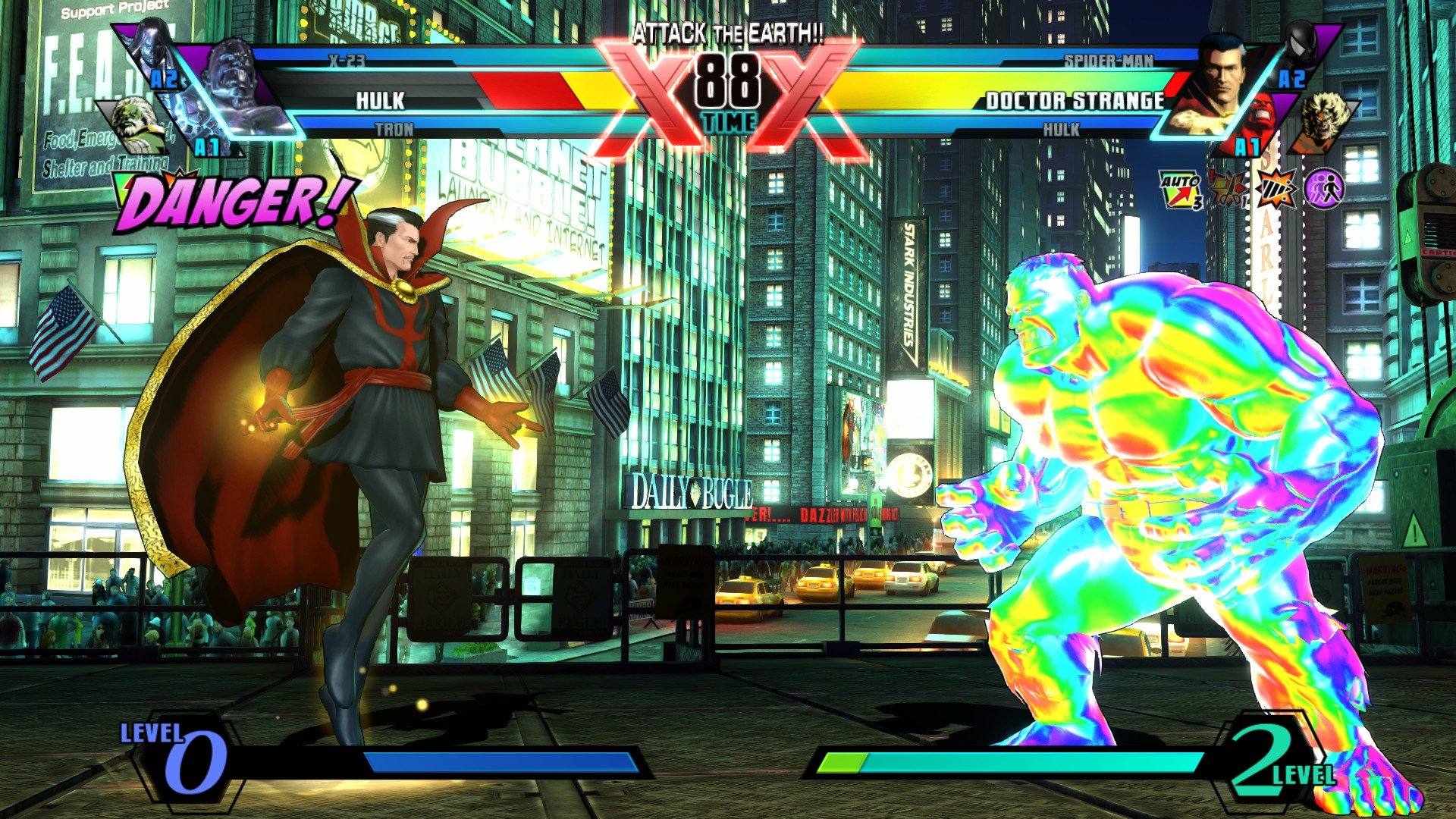Click the orange Hyper Combo burst icon
1456x819 pixels.
1276,188
